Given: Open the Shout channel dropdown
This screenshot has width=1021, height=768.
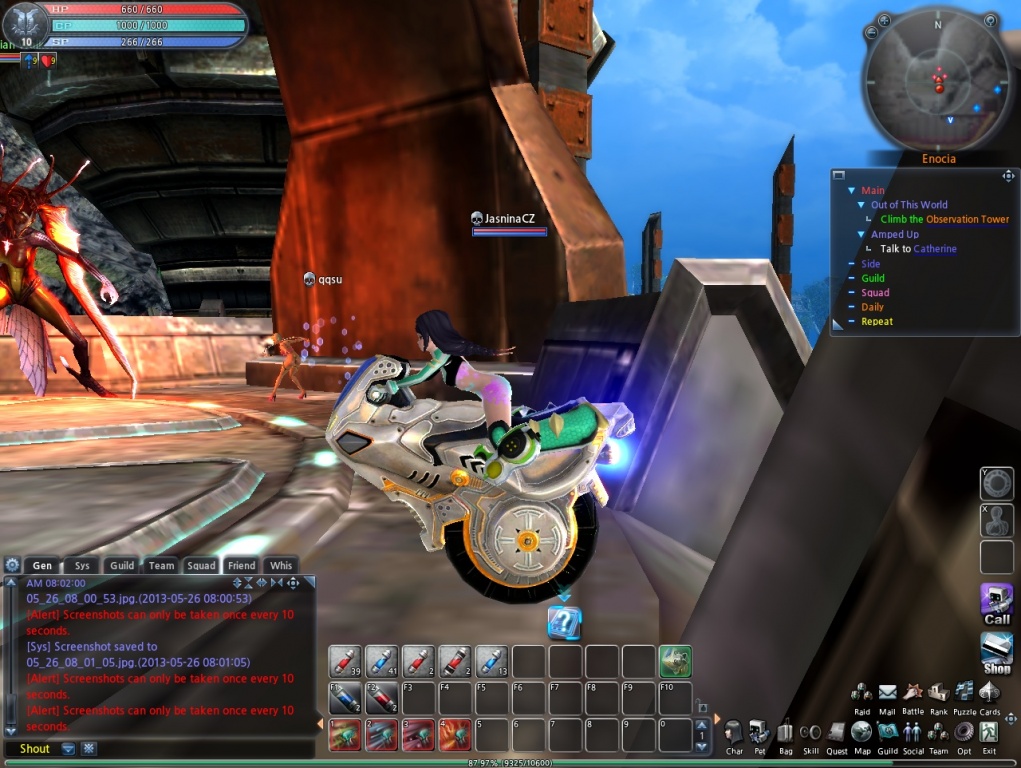Looking at the screenshot, I should pyautogui.click(x=68, y=748).
